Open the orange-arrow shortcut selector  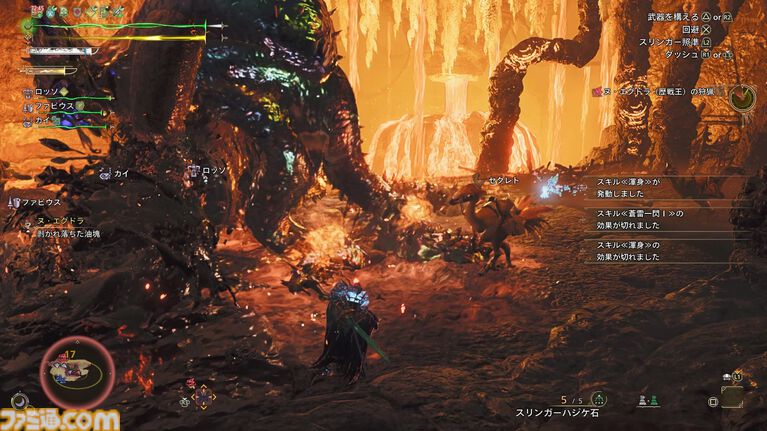pos(203,396)
